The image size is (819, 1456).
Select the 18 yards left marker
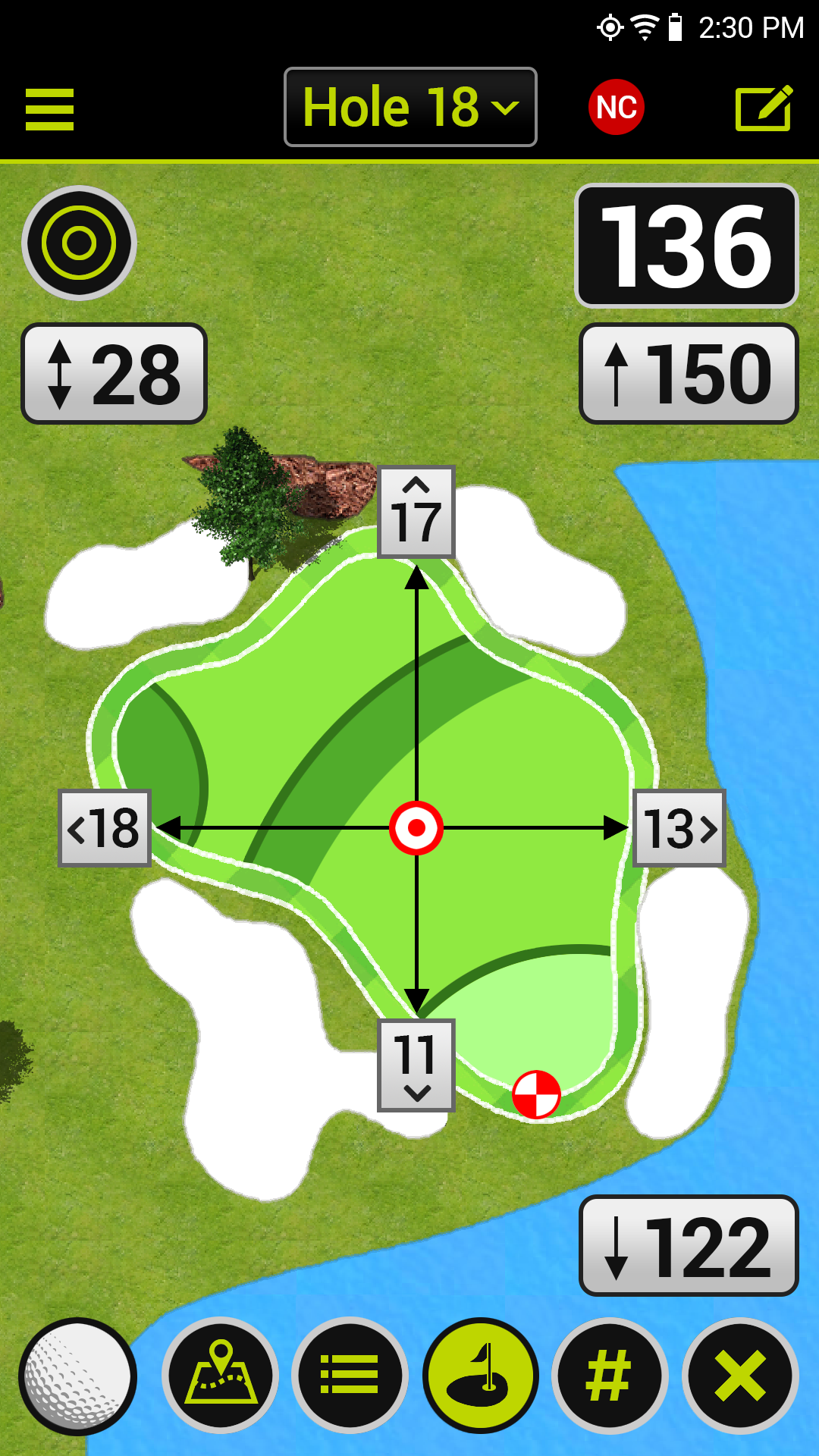(105, 828)
